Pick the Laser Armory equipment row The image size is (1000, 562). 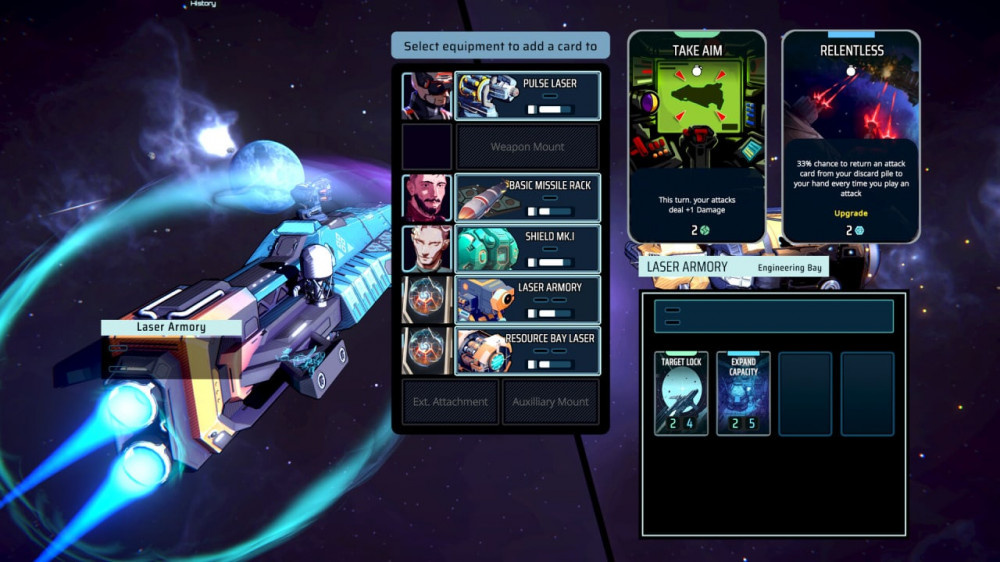527,300
